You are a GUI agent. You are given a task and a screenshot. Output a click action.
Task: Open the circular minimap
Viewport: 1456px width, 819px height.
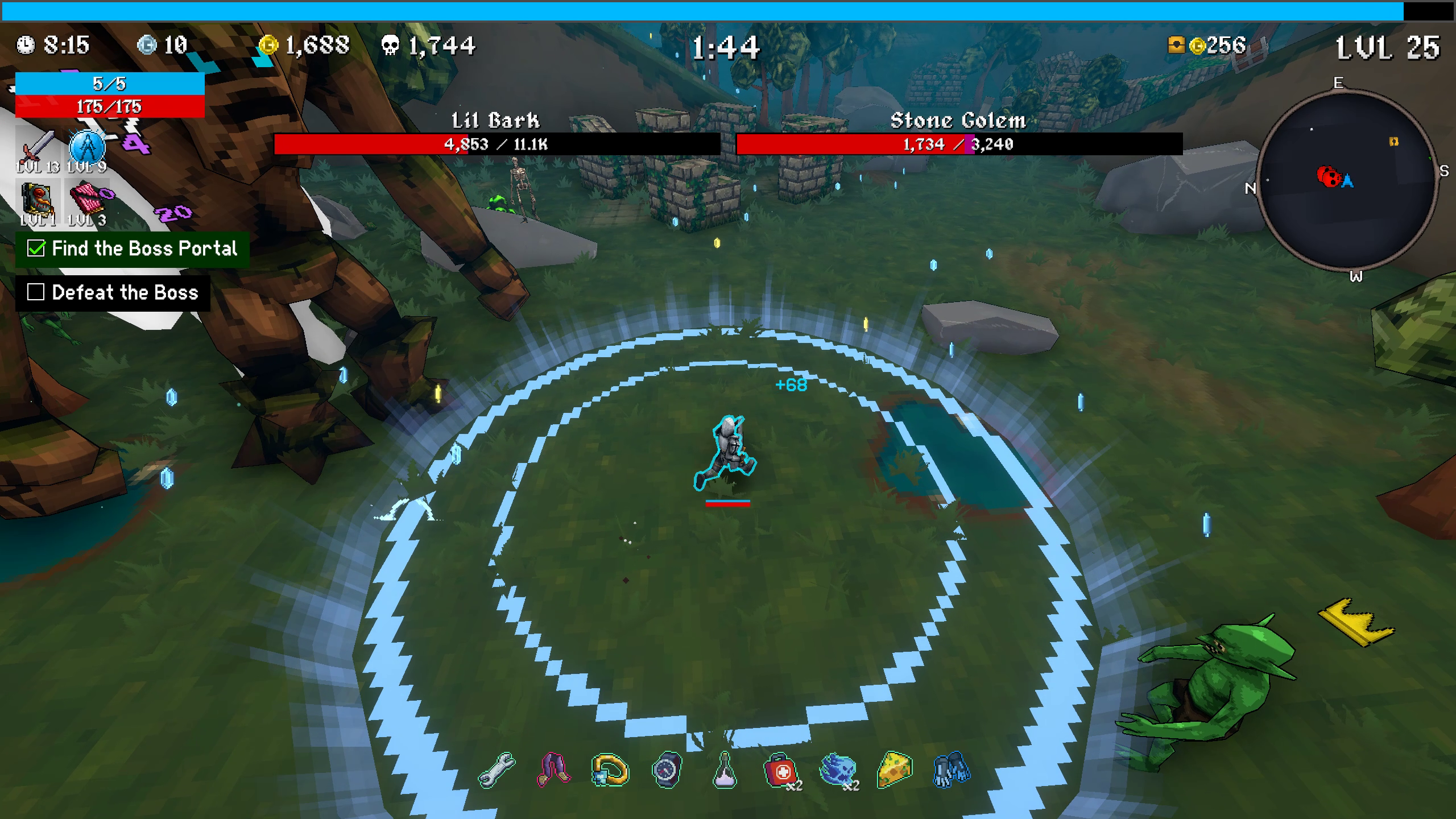pos(1346,180)
